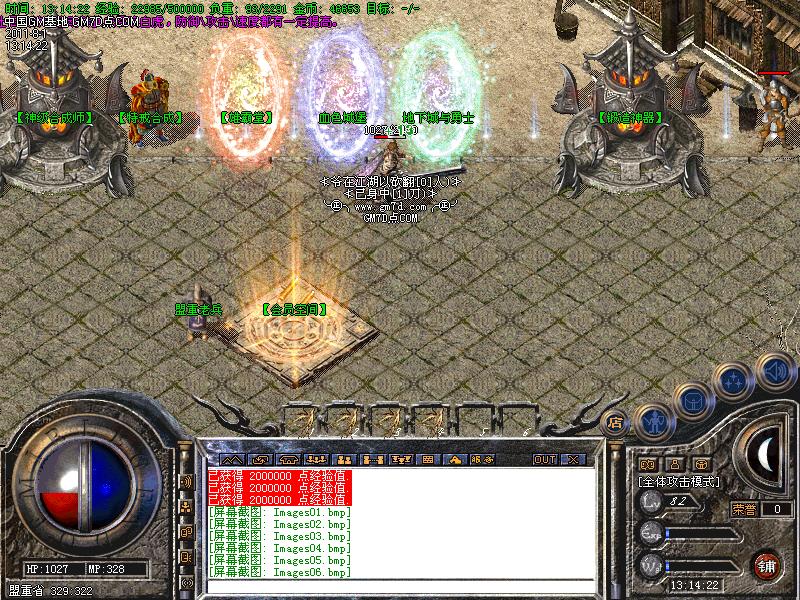Toggle the sound-wave channel button beside chat
The height and width of the screenshot is (600, 800).
[186, 481]
